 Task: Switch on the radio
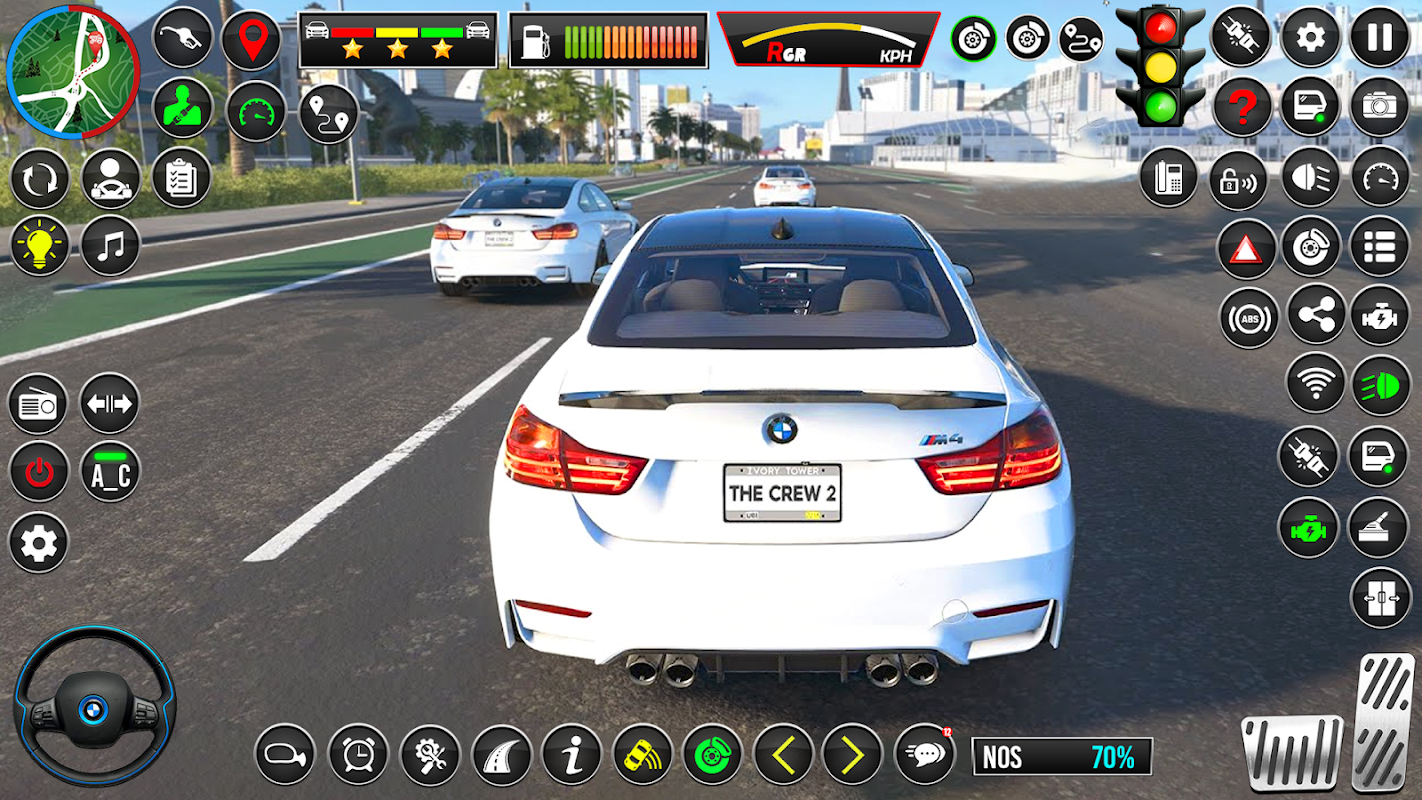click(38, 404)
